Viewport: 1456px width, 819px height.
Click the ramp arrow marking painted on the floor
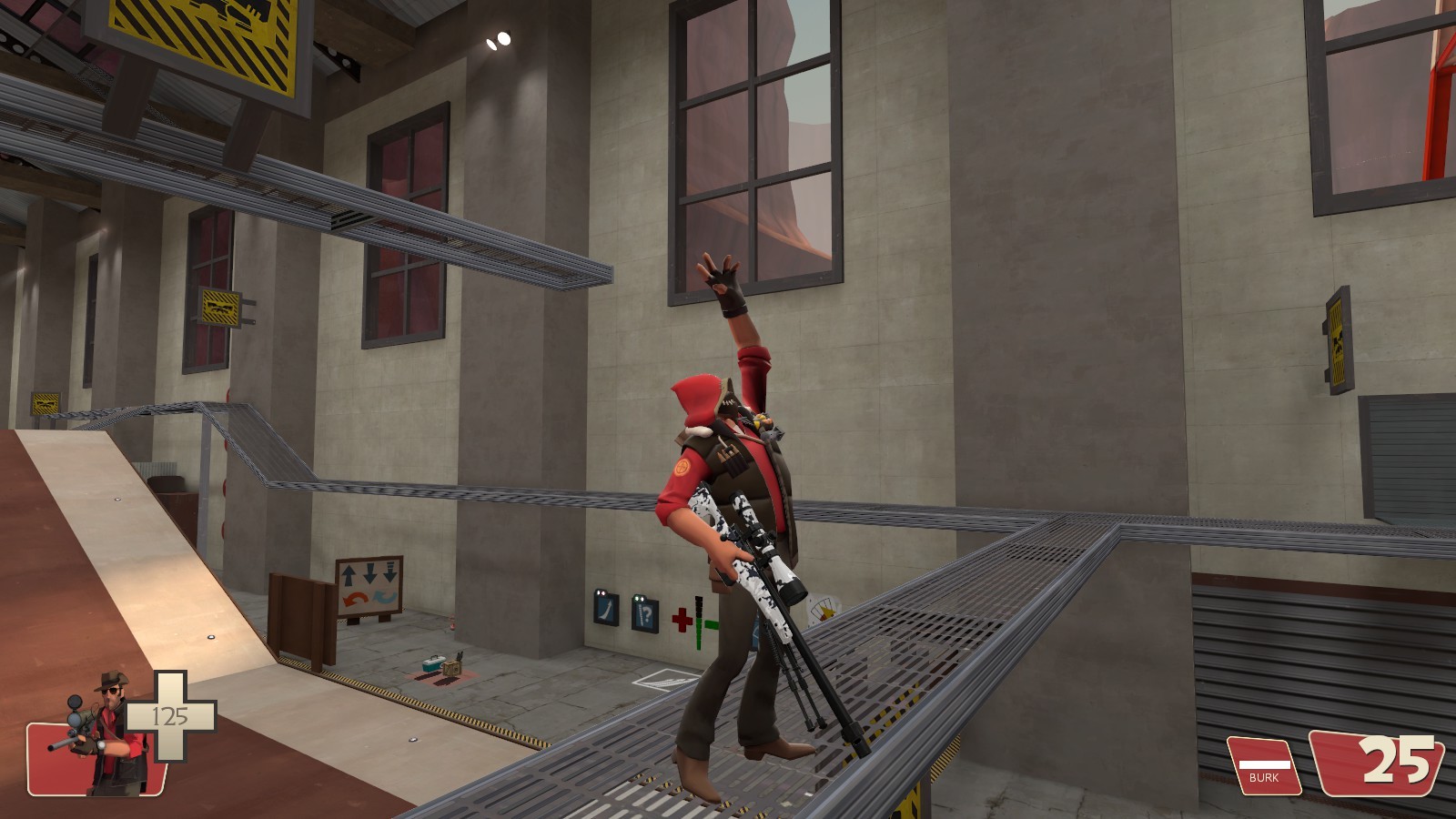(x=665, y=681)
